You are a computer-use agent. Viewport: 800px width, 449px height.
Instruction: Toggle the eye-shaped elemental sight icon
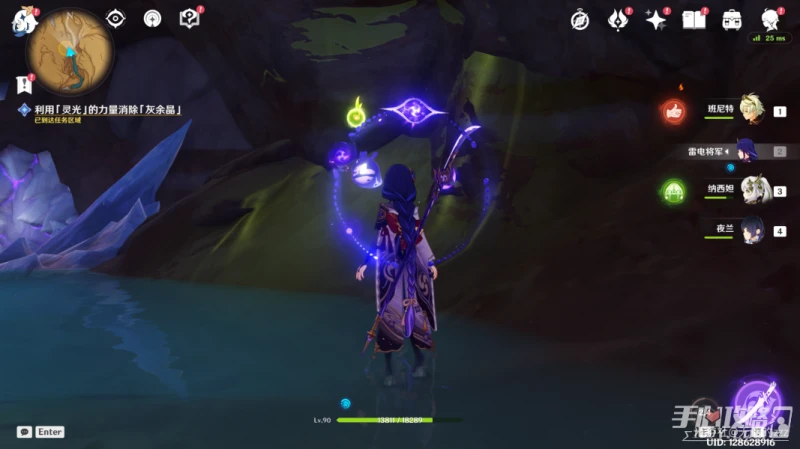click(x=116, y=18)
